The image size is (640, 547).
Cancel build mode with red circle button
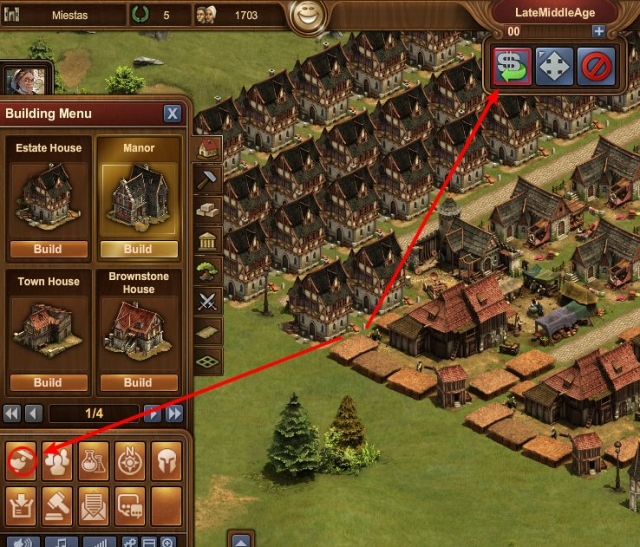tap(597, 66)
